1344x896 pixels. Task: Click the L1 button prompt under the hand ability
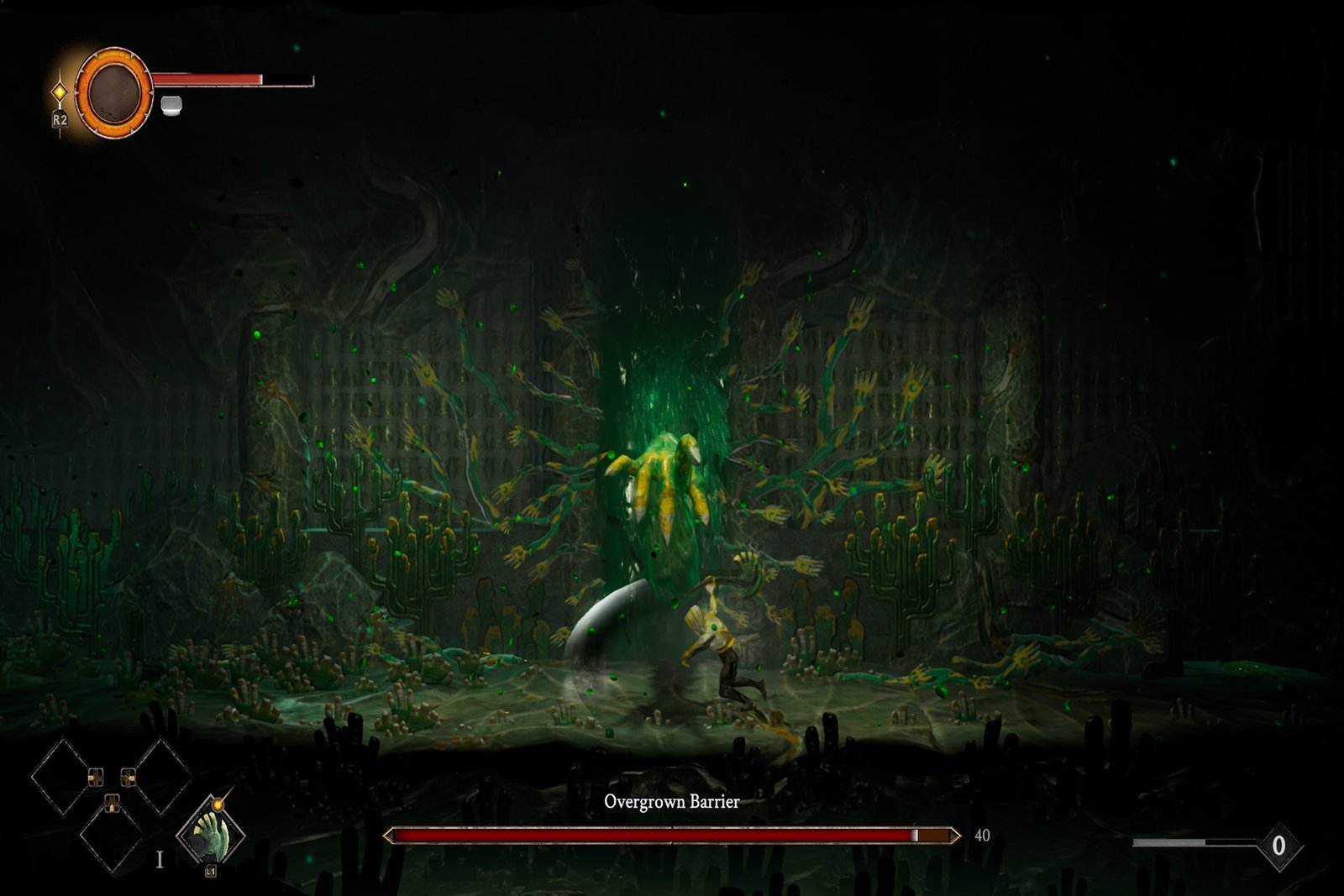coord(210,871)
